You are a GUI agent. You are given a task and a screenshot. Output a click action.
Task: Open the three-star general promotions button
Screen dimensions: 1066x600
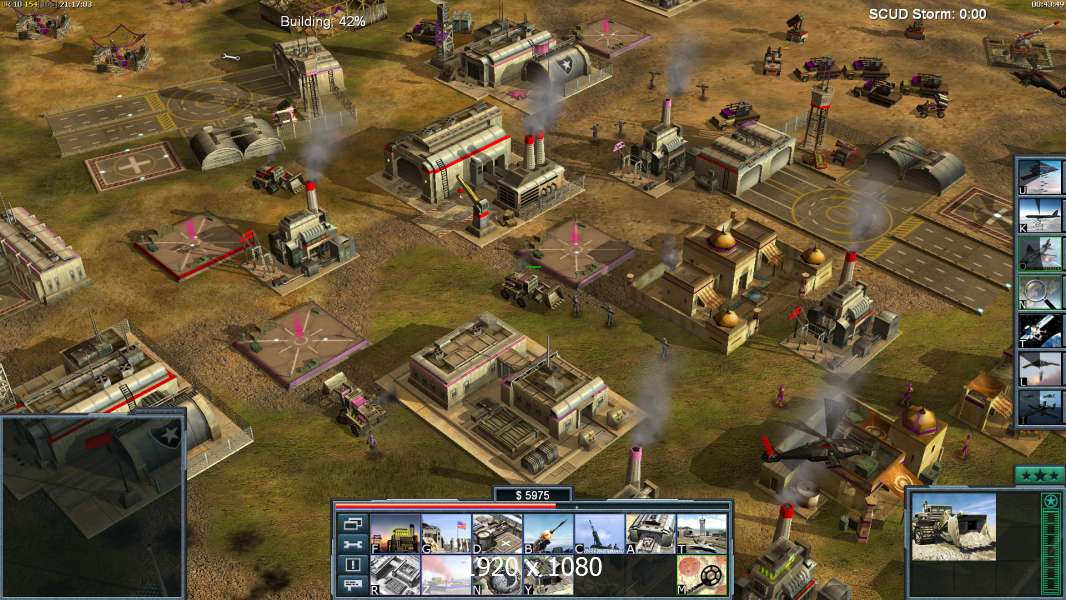click(x=1038, y=475)
